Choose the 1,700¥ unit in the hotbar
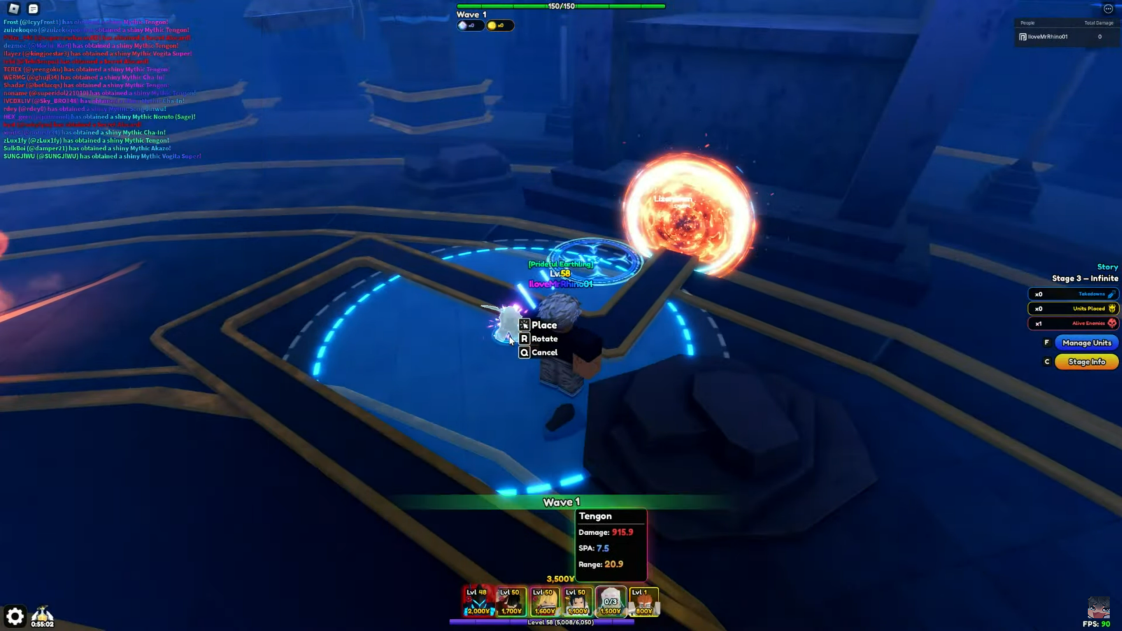 coord(511,601)
